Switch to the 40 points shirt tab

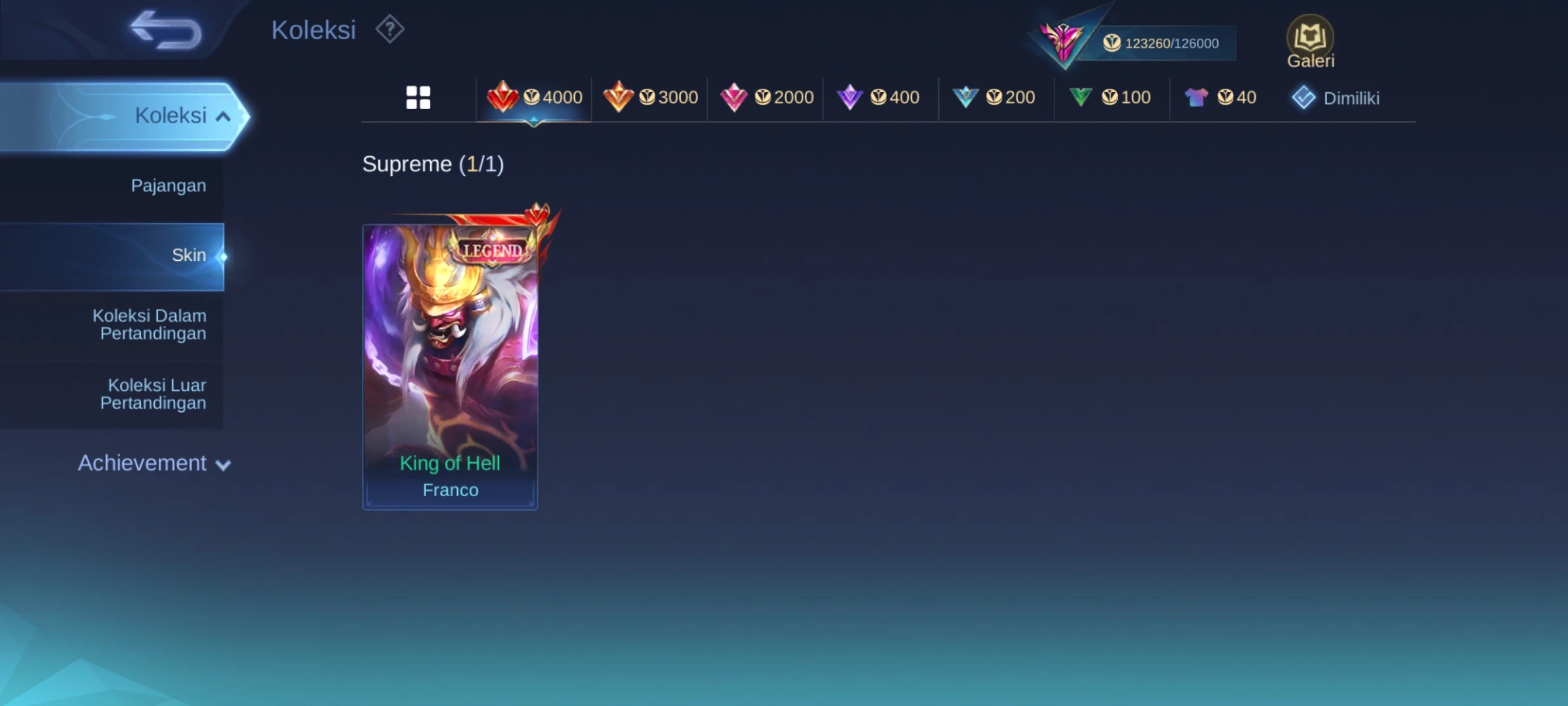pyautogui.click(x=1220, y=98)
